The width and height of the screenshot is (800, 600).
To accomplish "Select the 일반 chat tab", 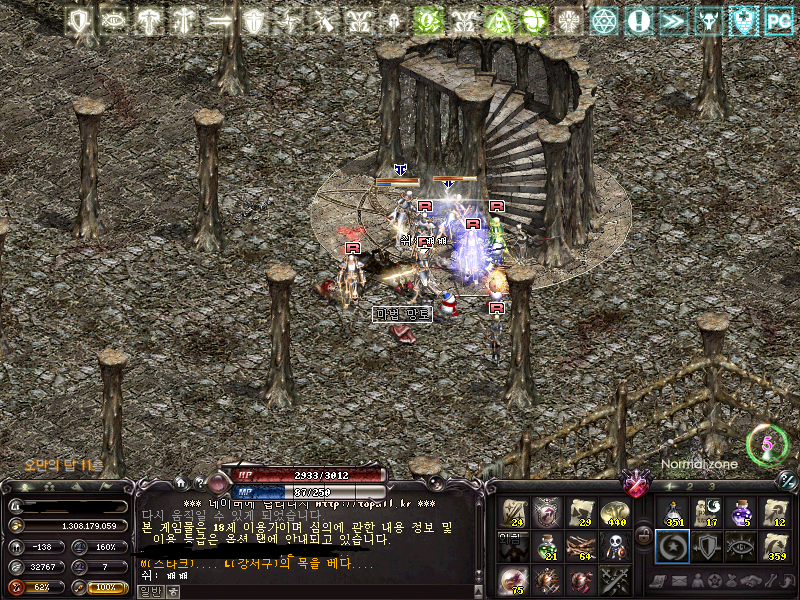I will tap(148, 591).
